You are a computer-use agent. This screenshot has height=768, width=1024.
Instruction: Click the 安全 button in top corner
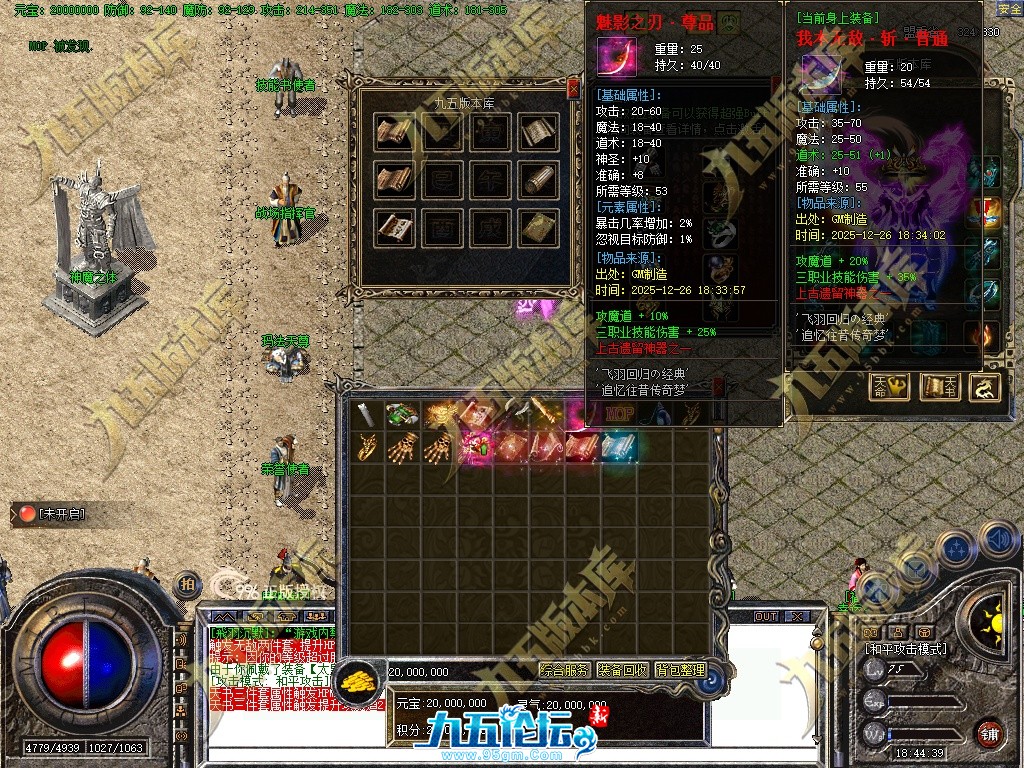(x=1010, y=9)
